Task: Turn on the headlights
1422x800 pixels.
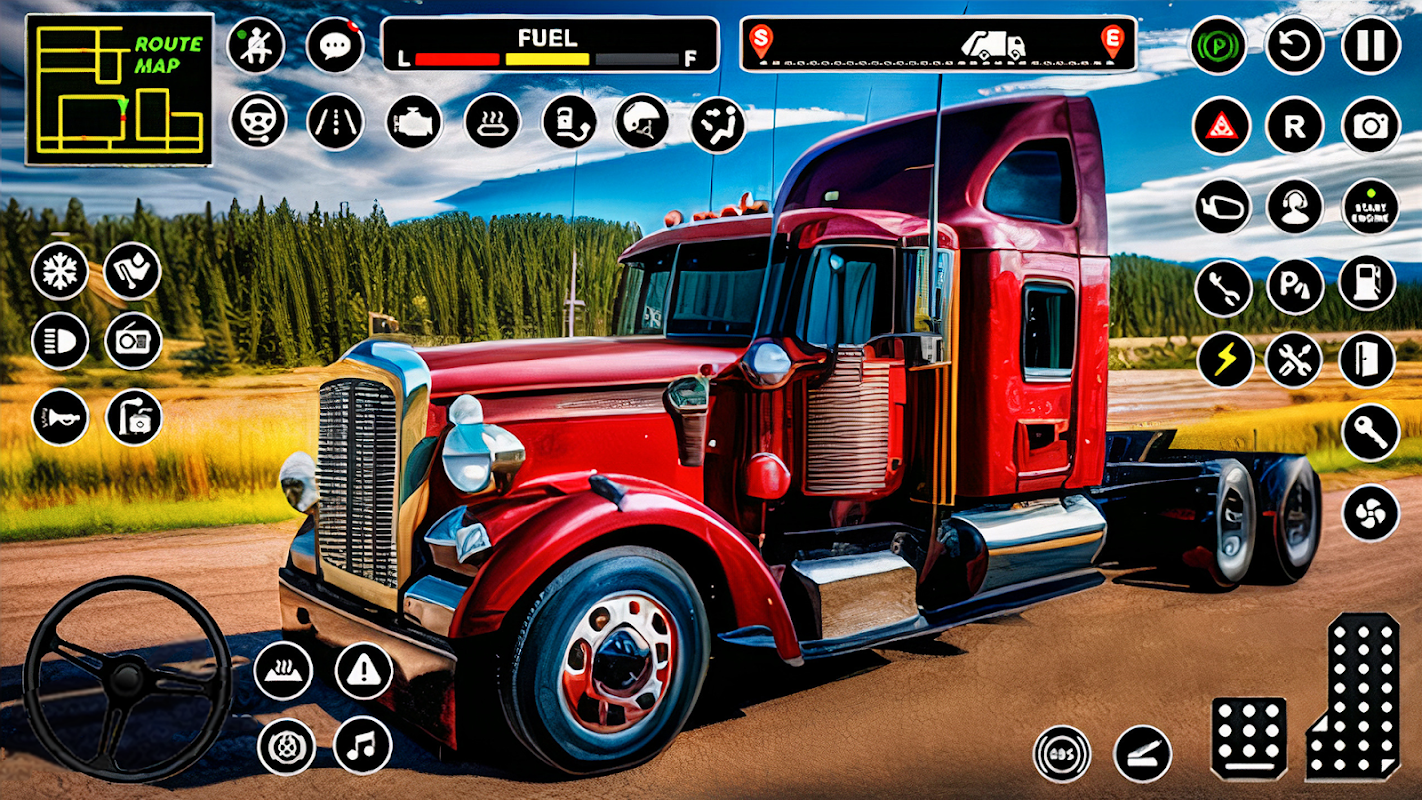Action: pos(60,341)
